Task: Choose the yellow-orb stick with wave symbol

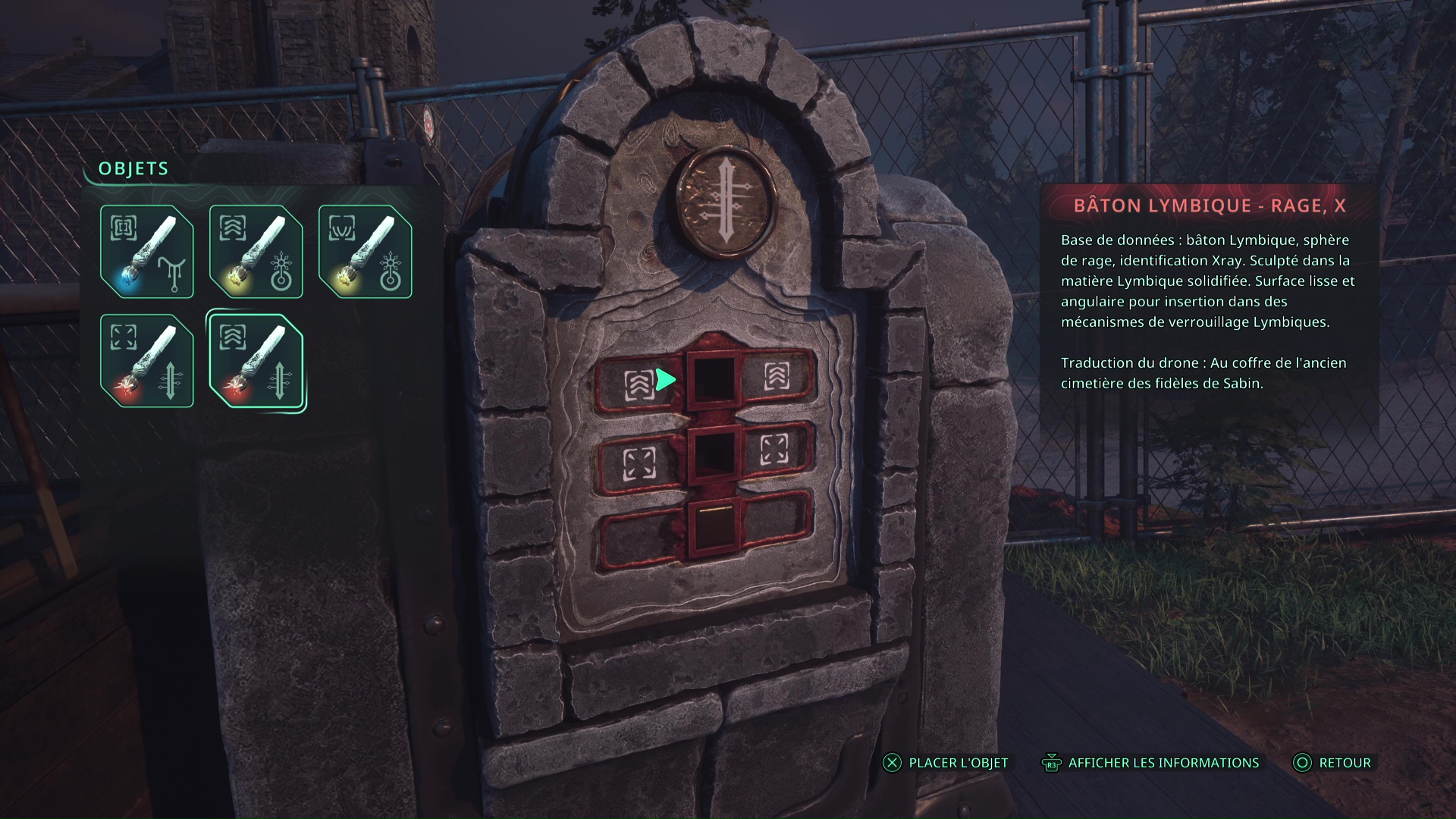Action: pyautogui.click(x=256, y=252)
